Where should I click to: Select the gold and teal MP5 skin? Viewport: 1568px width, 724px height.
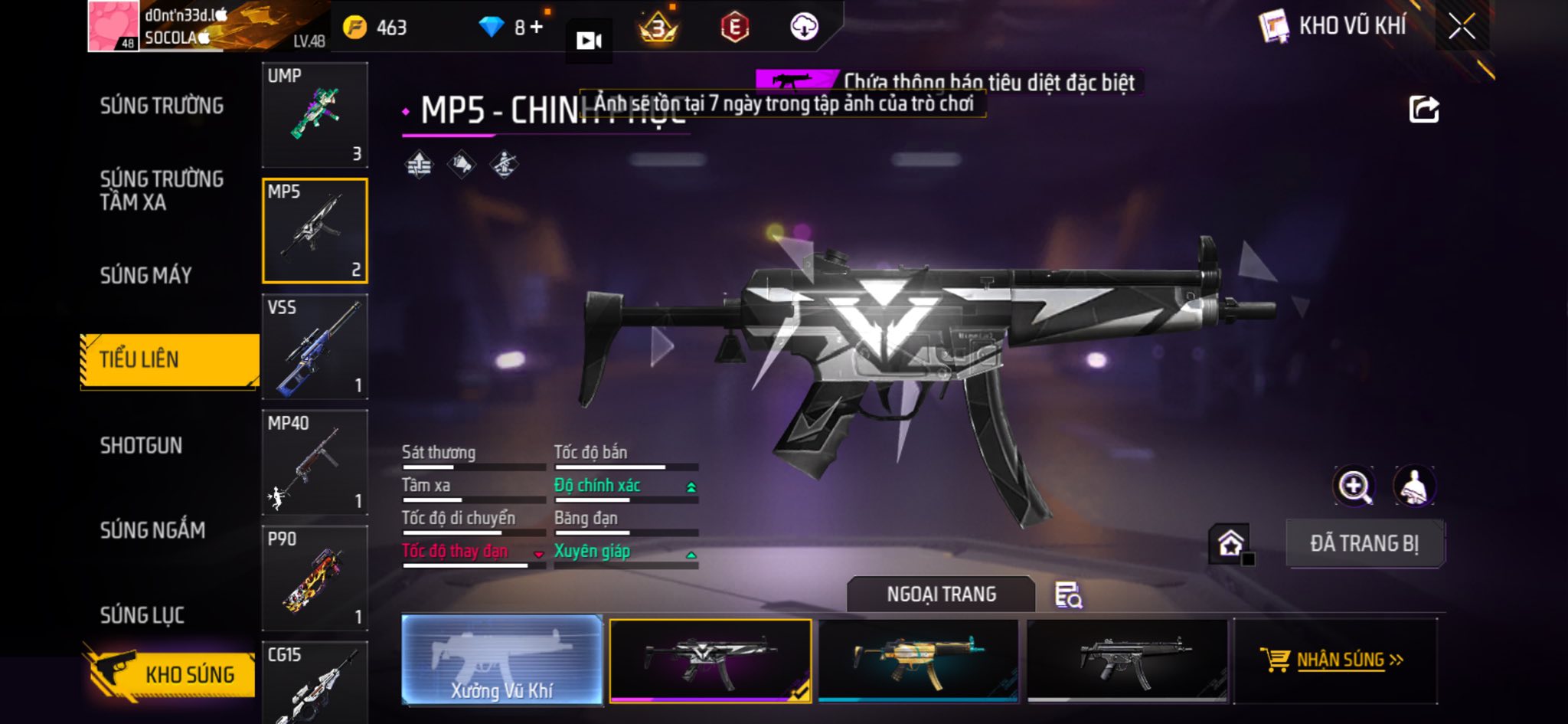coord(918,660)
